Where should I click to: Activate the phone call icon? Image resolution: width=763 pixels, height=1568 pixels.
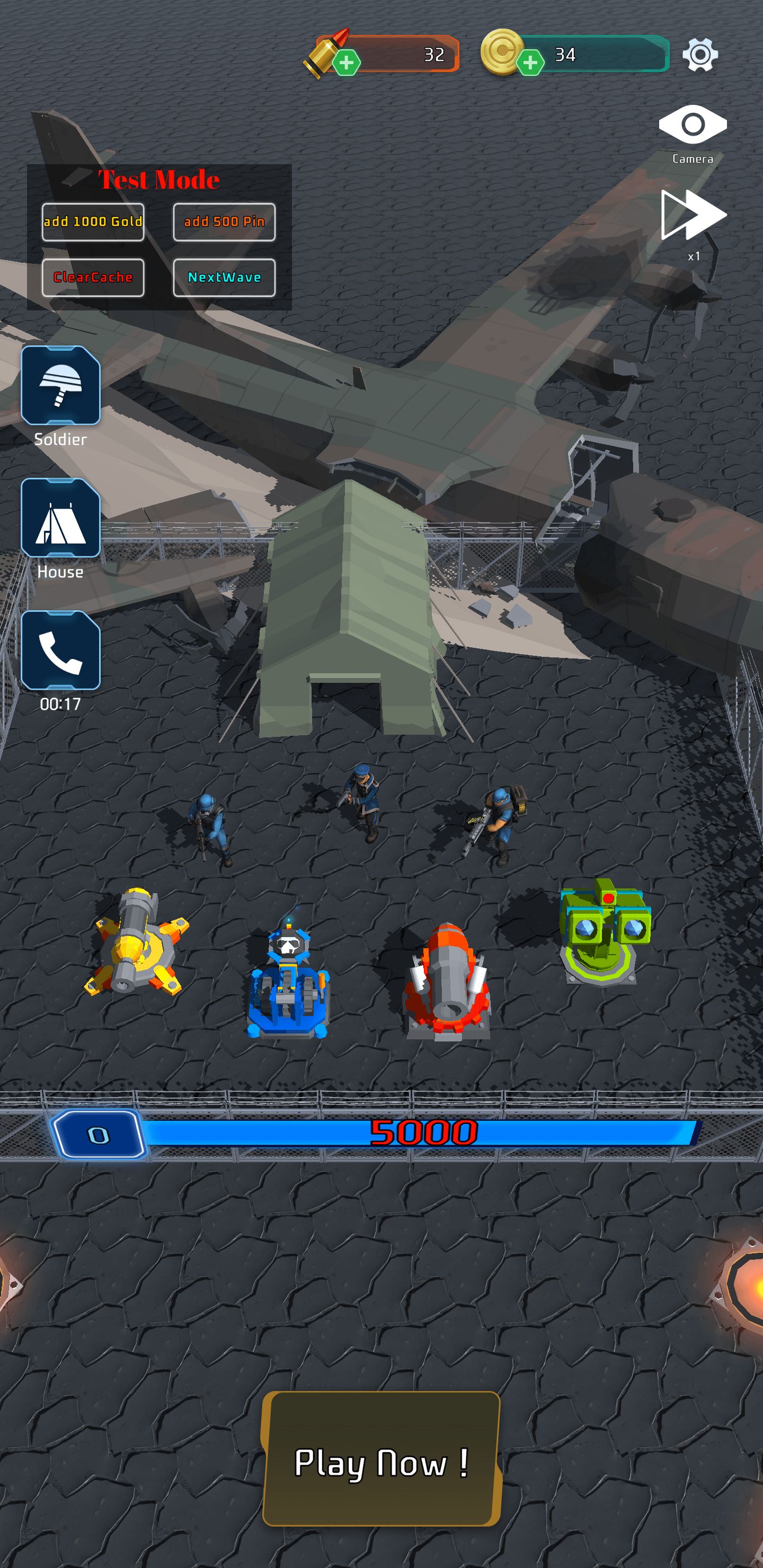click(60, 651)
